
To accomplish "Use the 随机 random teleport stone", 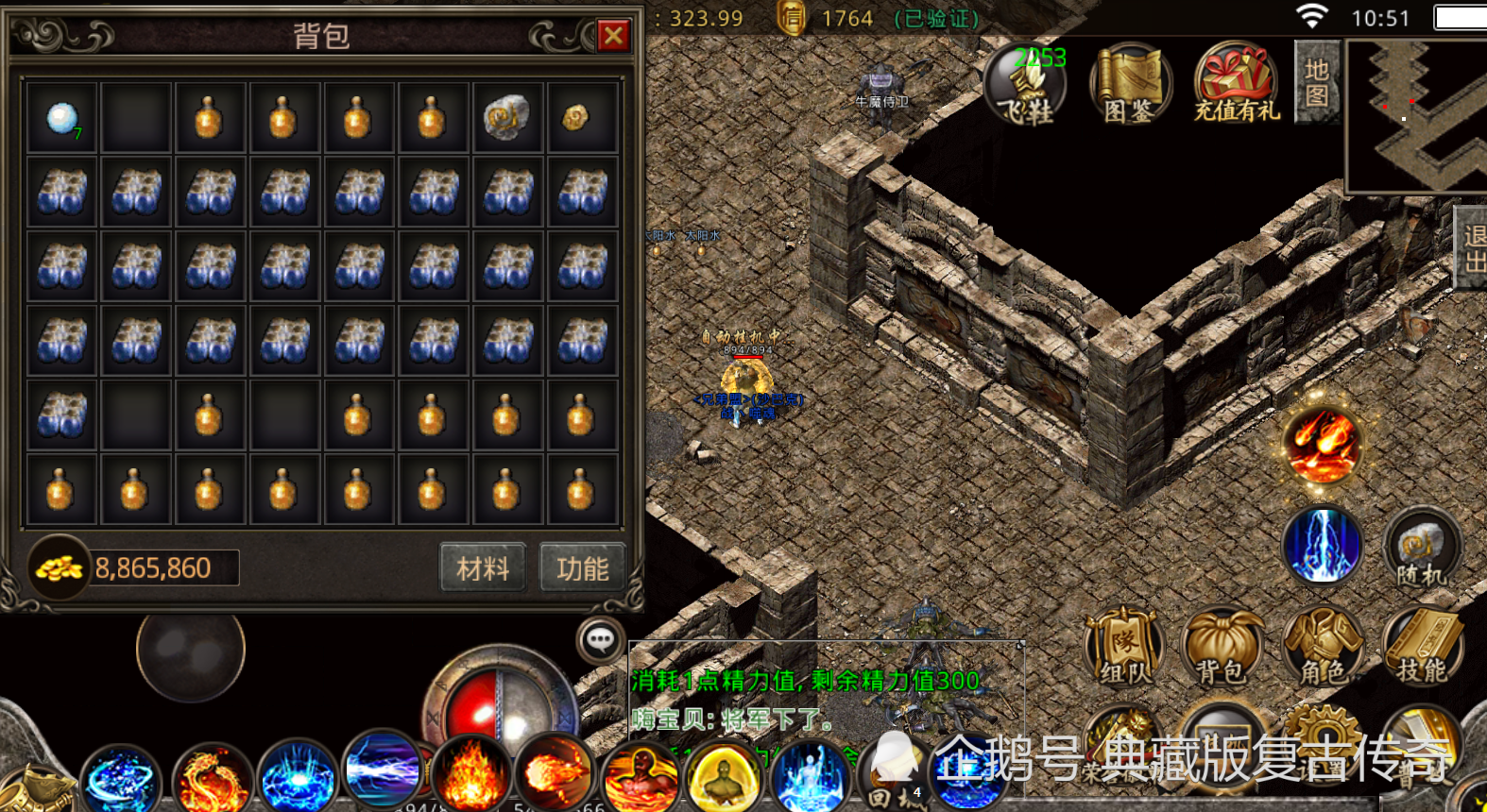I will 1422,548.
